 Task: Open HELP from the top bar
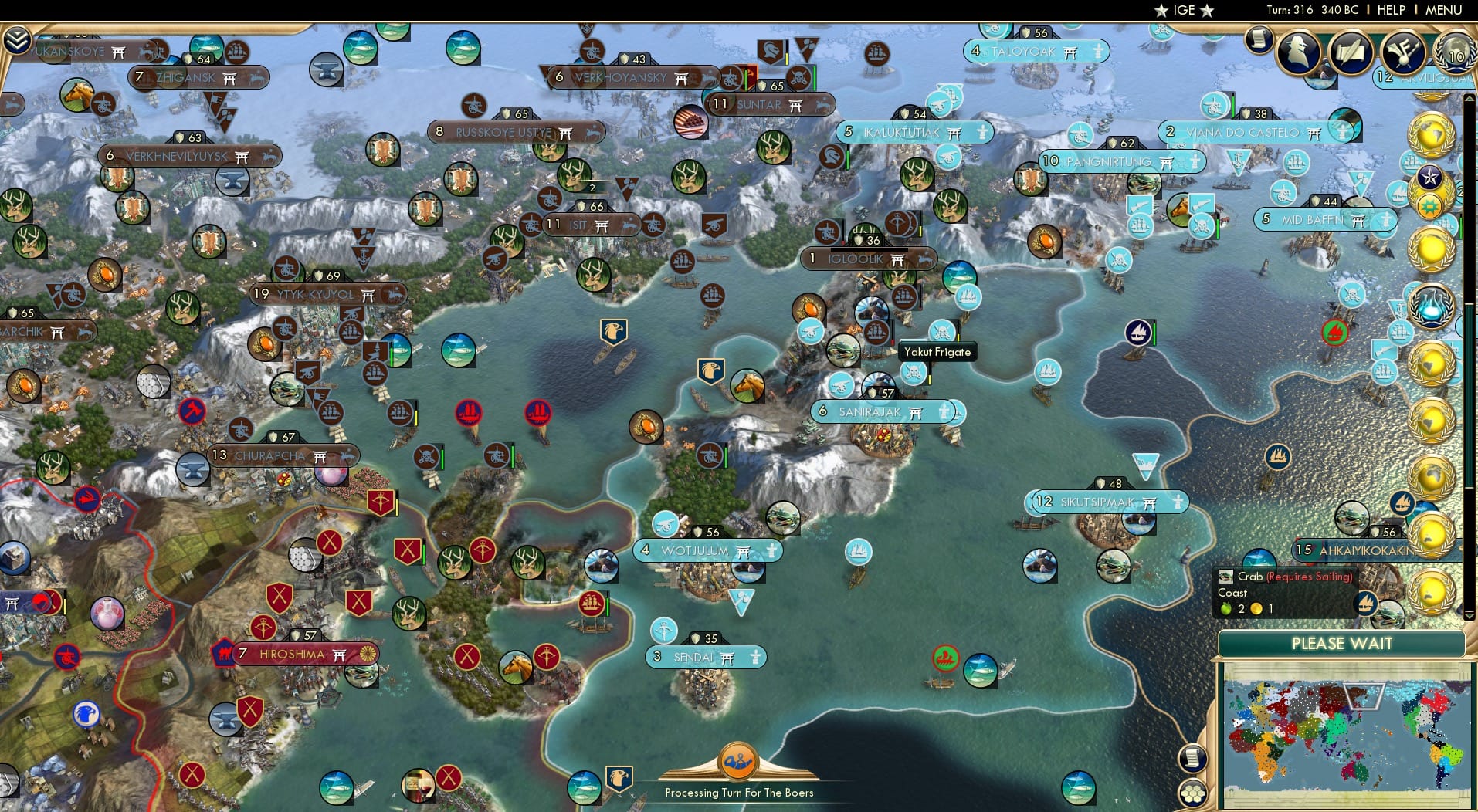pyautogui.click(x=1390, y=10)
